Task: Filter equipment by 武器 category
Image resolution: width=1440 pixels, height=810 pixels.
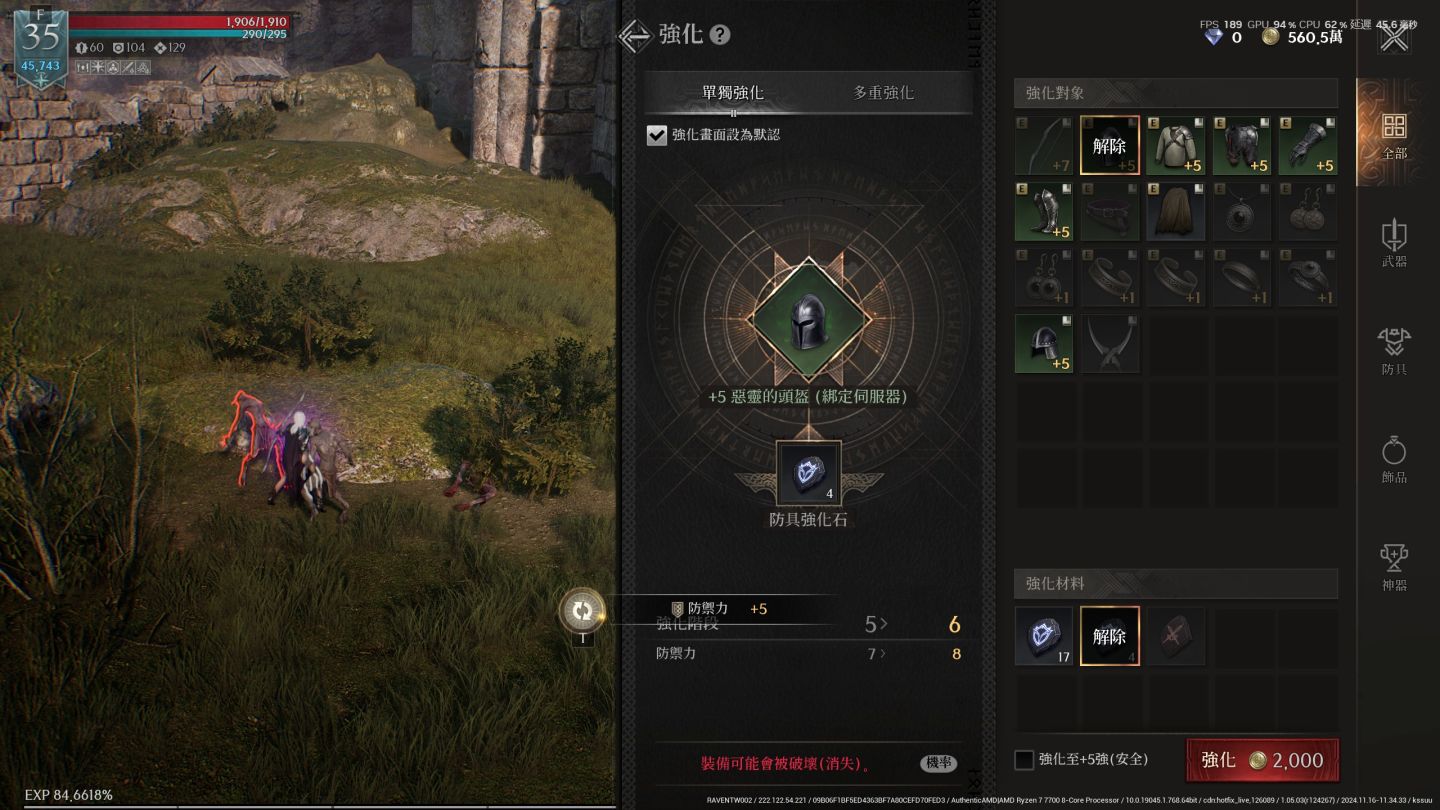Action: point(1394,243)
